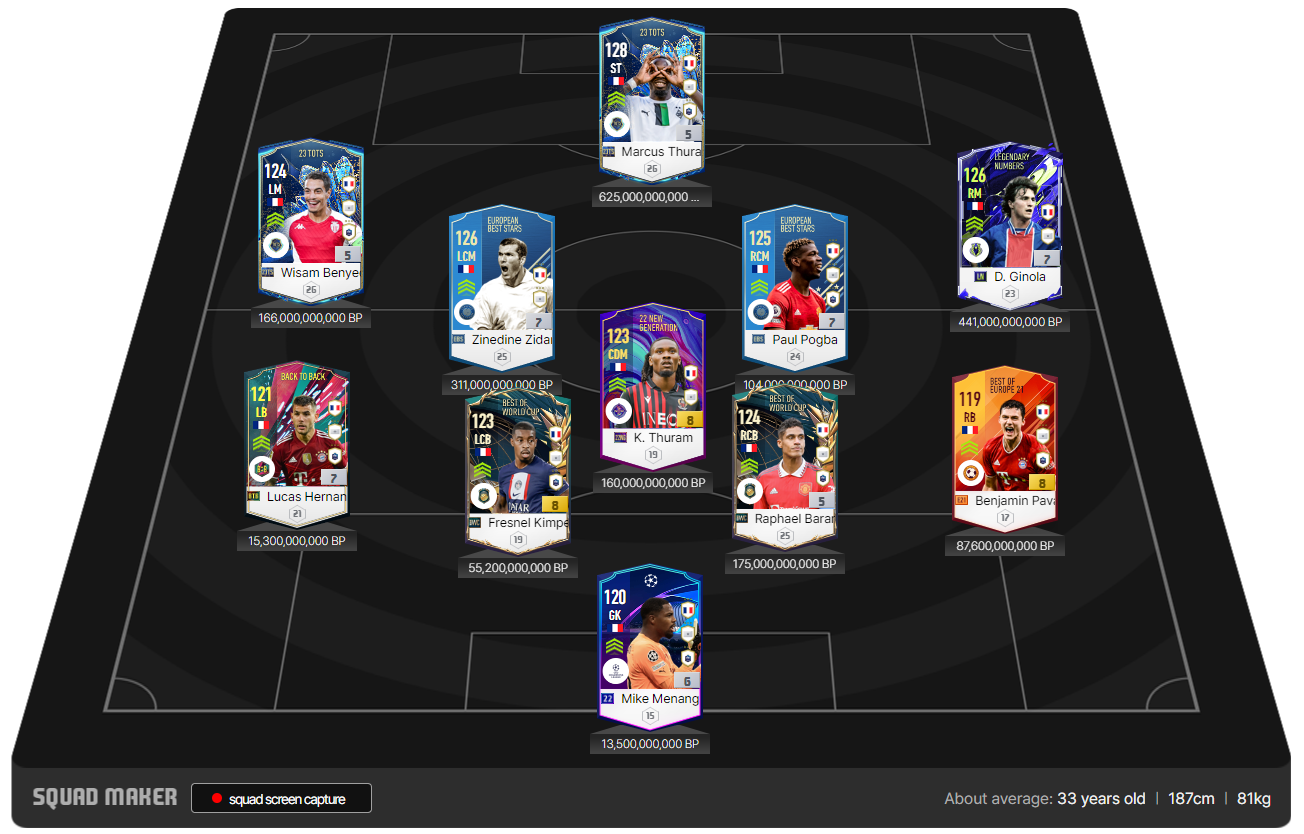Choose Wisam Ben Yedder LM card
1304x834 pixels.
click(x=310, y=218)
